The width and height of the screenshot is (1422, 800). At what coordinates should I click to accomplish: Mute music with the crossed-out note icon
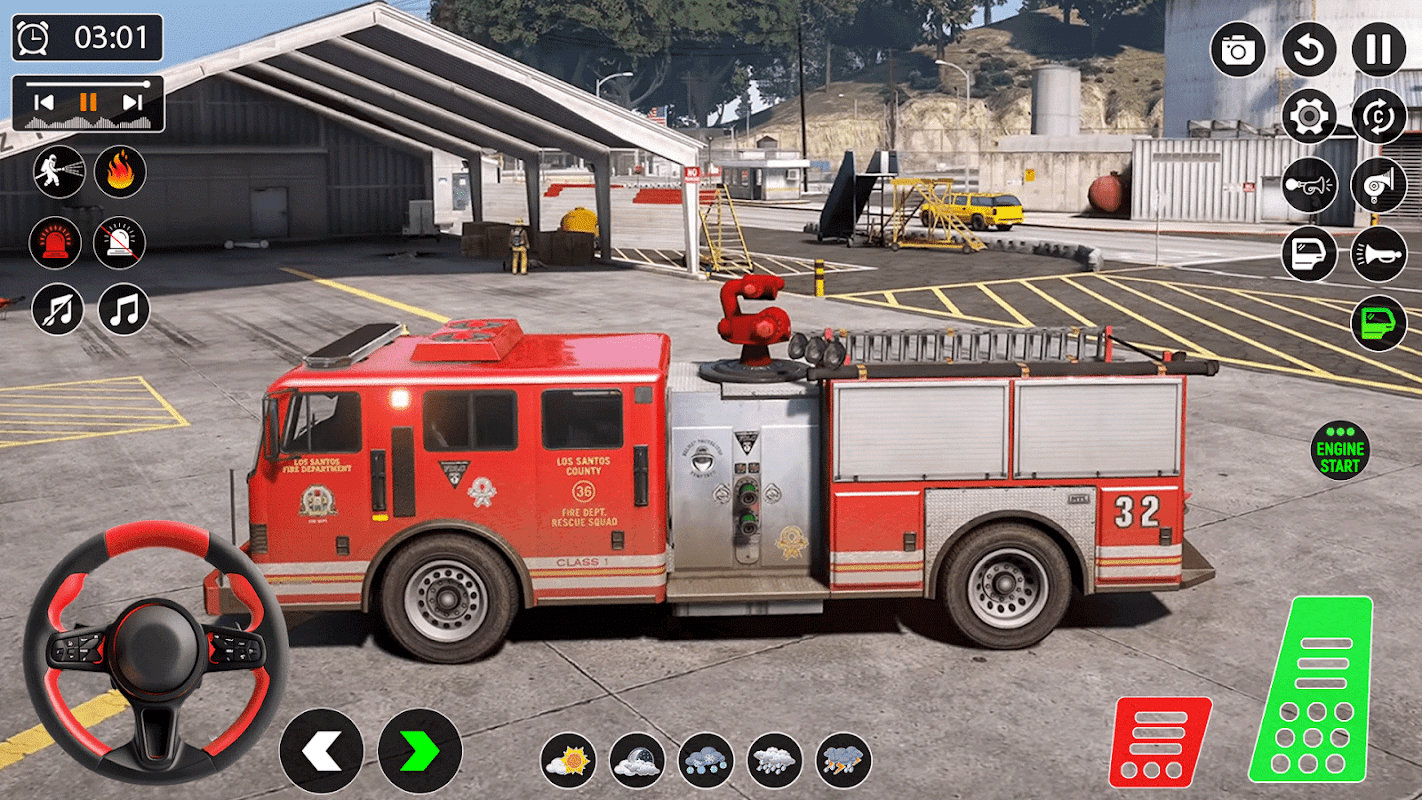tap(58, 309)
